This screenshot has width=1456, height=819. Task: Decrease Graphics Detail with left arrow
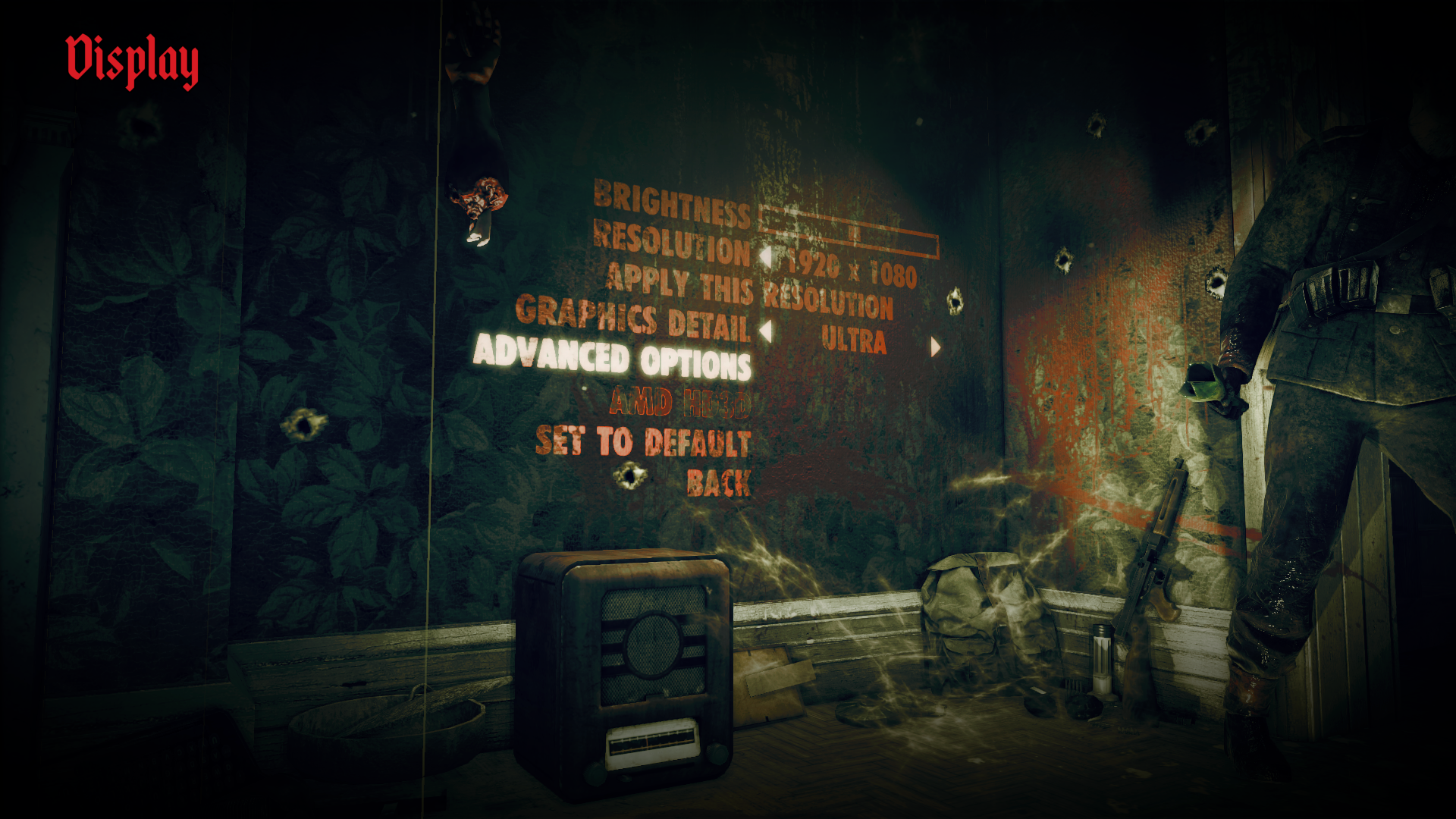click(766, 331)
